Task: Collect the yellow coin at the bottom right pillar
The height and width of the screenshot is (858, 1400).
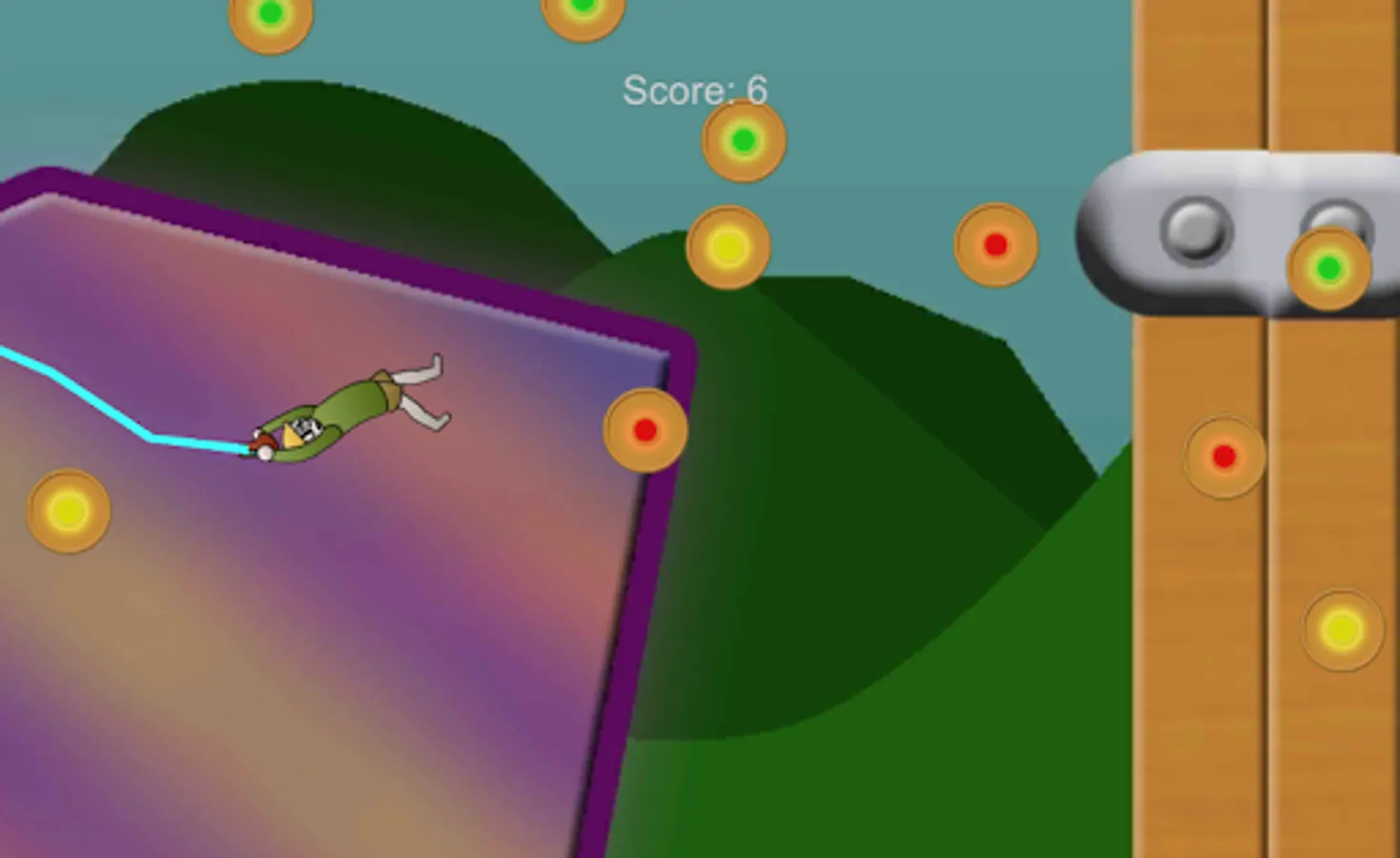Action: click(1341, 629)
